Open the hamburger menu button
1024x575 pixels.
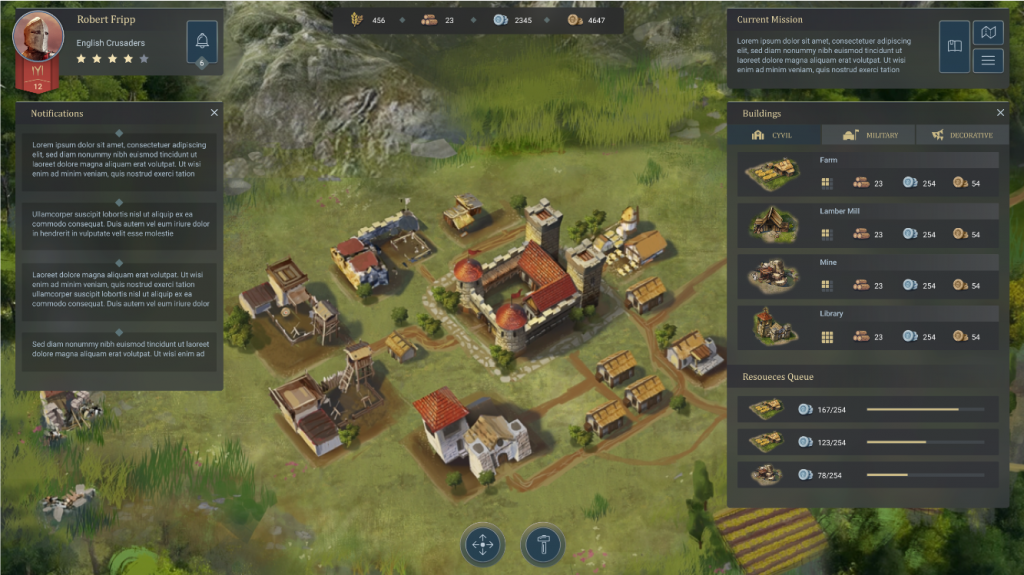coord(988,61)
